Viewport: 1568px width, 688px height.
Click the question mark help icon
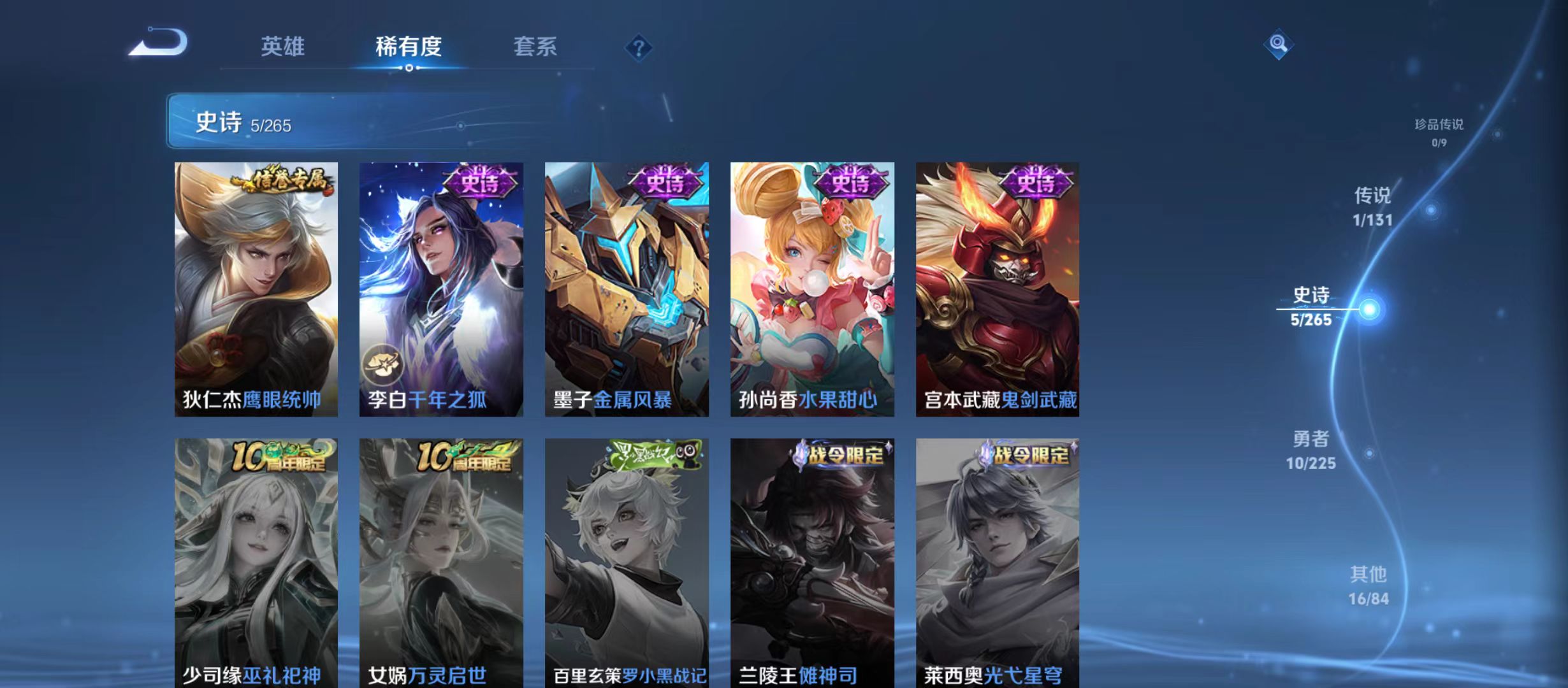pos(638,48)
